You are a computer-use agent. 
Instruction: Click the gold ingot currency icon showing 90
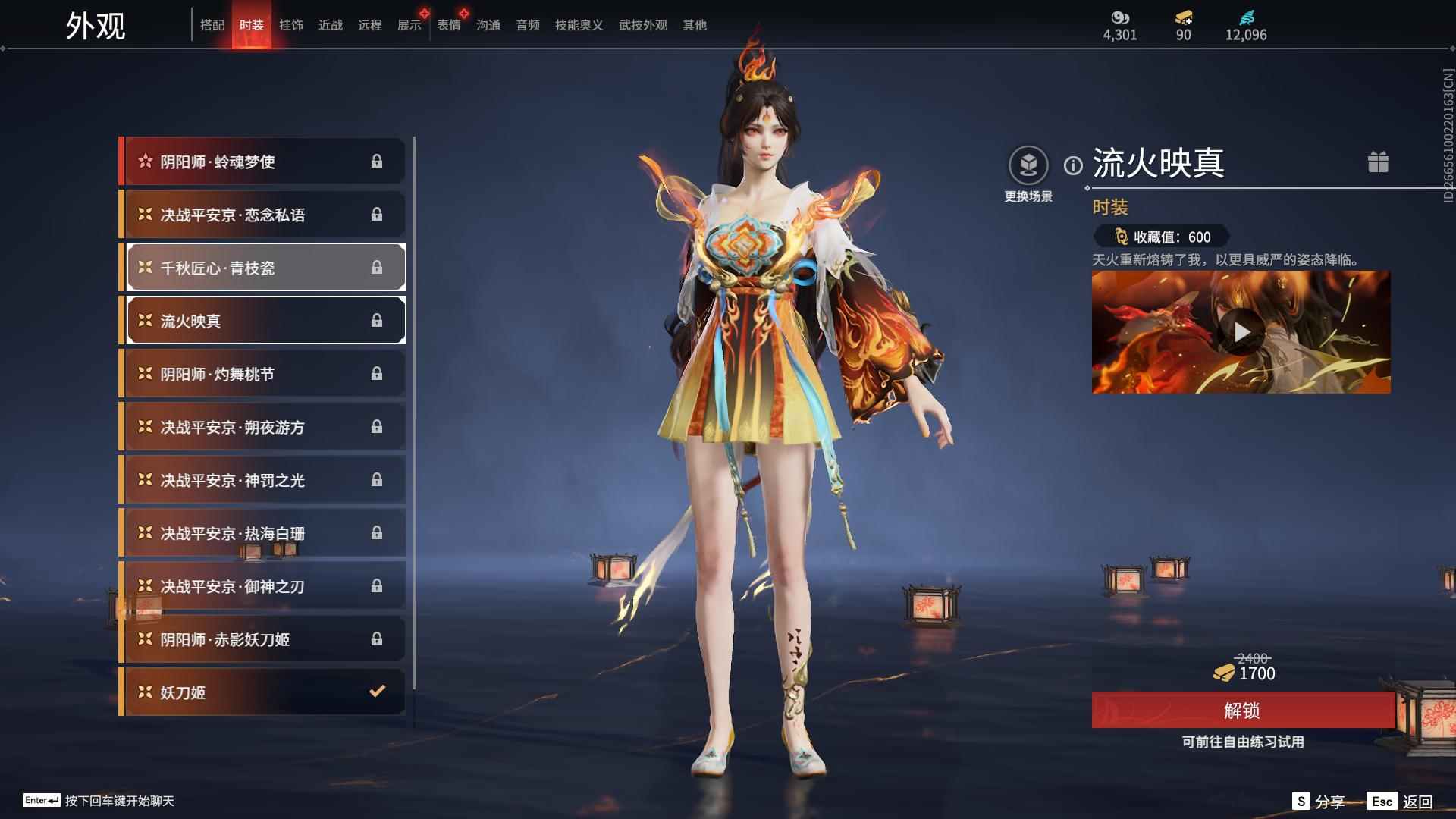(x=1181, y=19)
